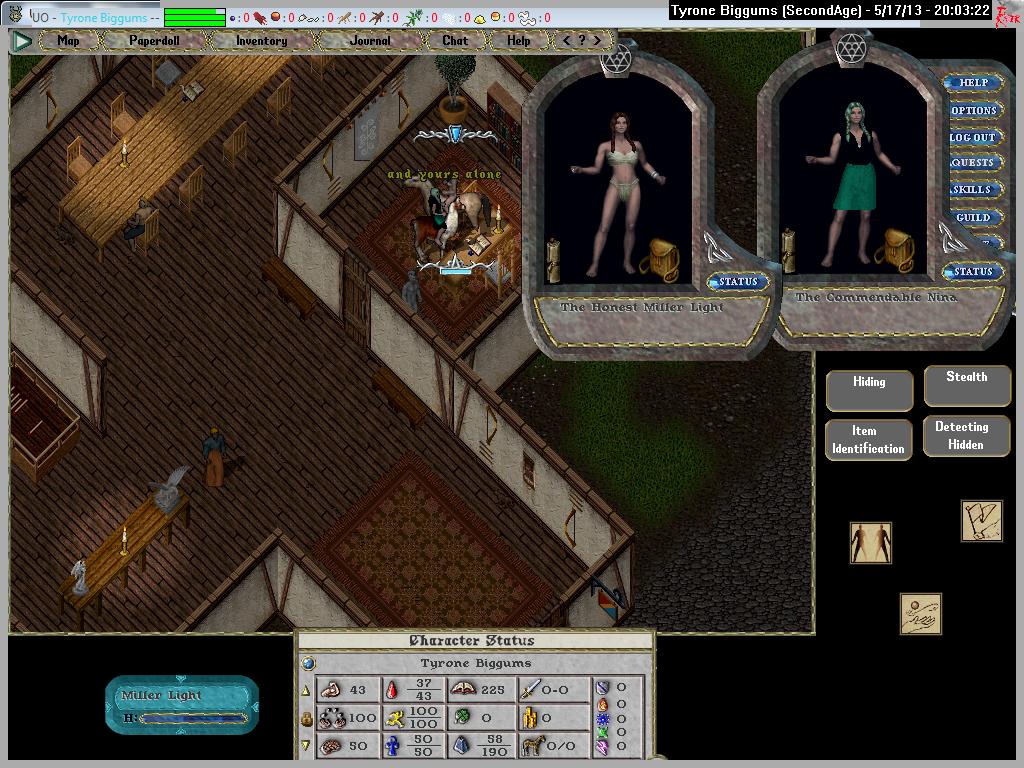
Task: Use the Item Identification skill button
Action: pyautogui.click(x=868, y=440)
